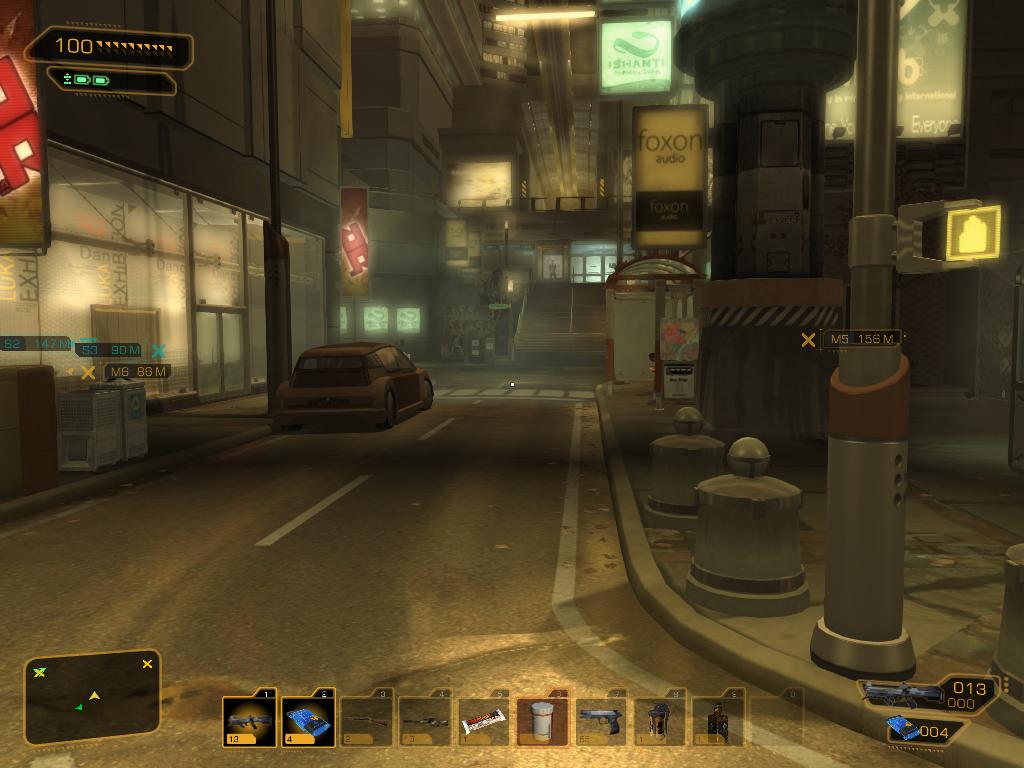Click the S3 side-quest marker
This screenshot has width=1024, height=768.
pos(158,350)
